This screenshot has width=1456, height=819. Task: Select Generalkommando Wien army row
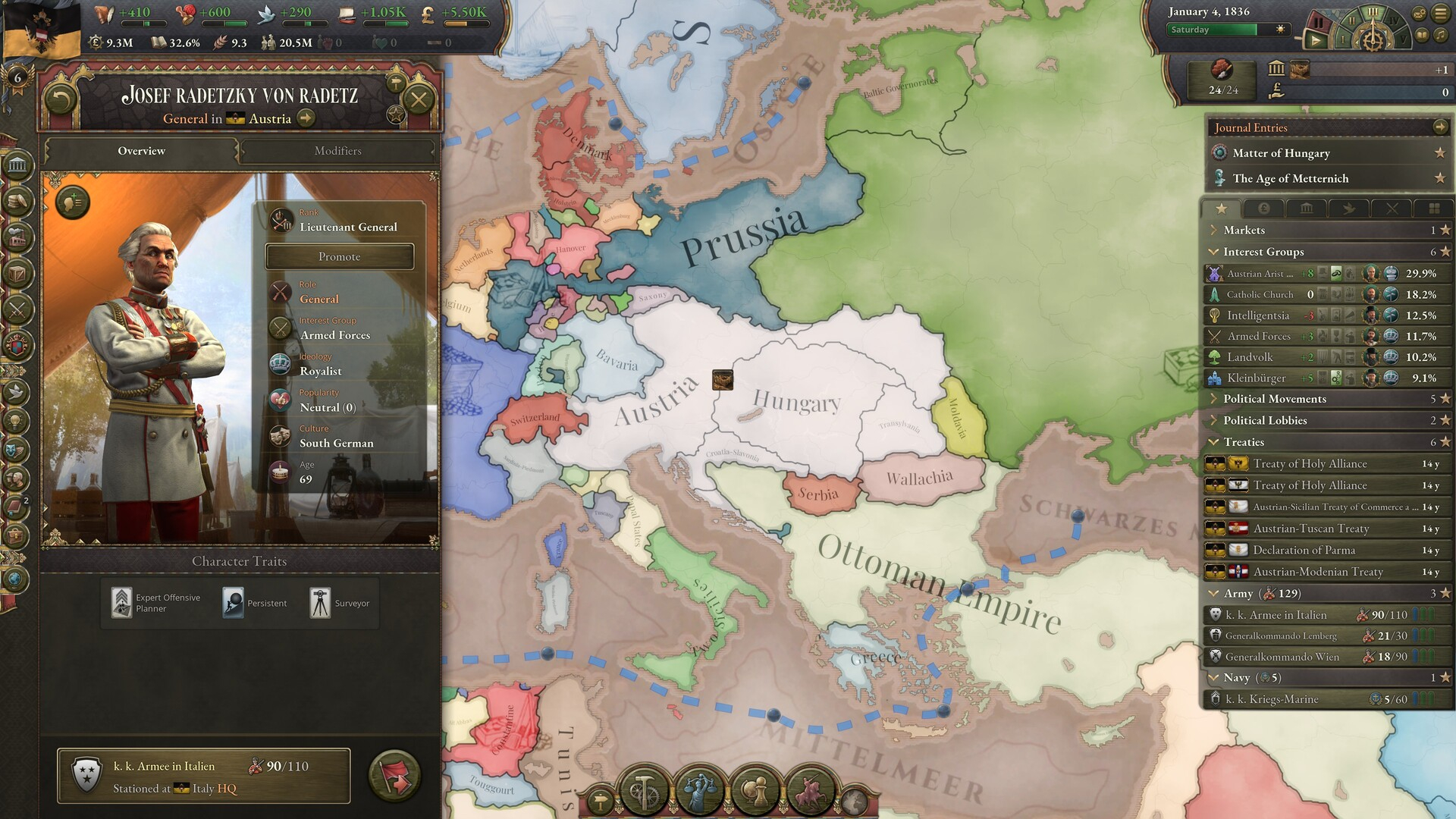(x=1282, y=657)
